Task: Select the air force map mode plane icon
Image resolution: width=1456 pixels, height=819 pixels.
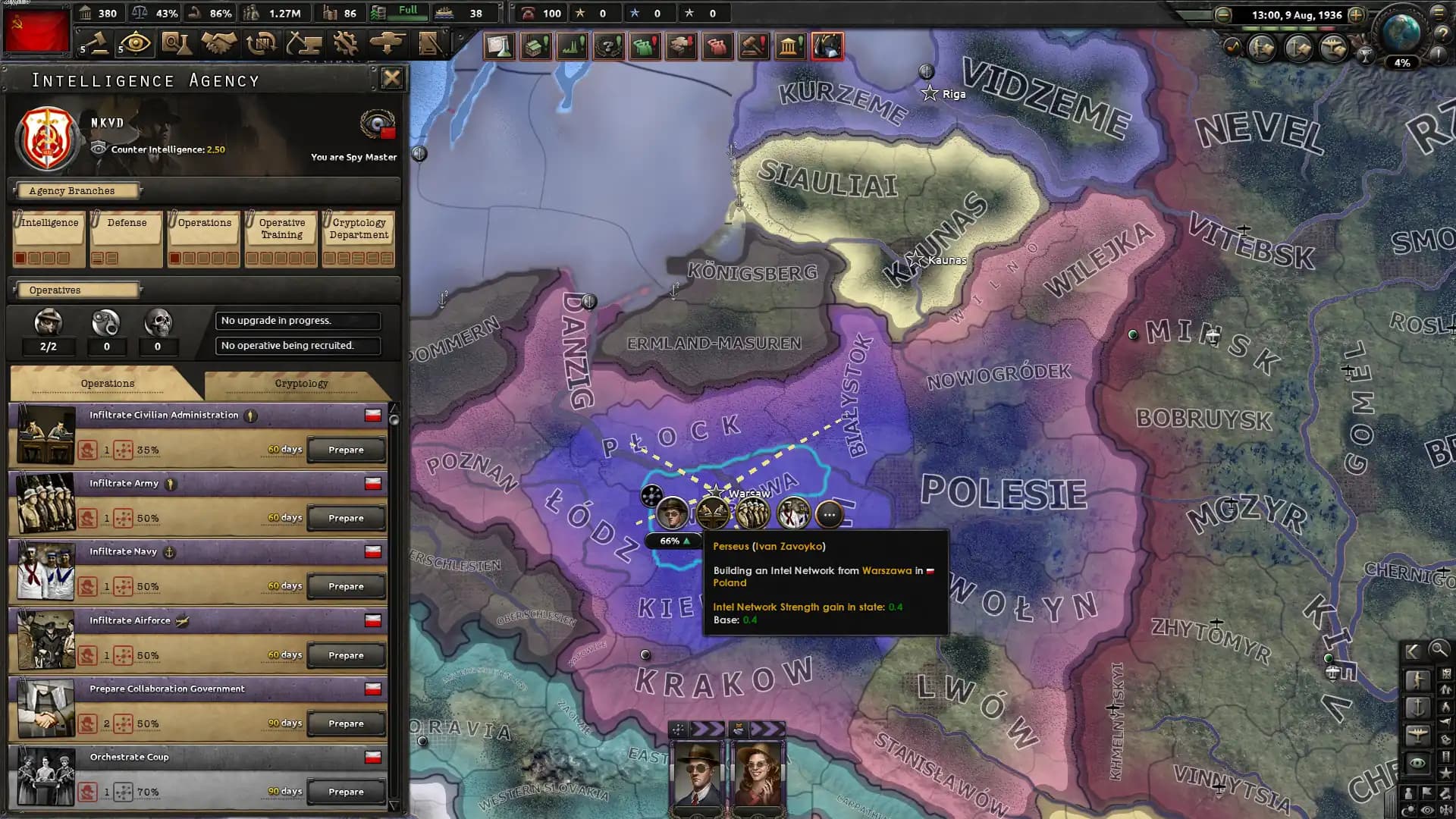Action: coord(1420,734)
